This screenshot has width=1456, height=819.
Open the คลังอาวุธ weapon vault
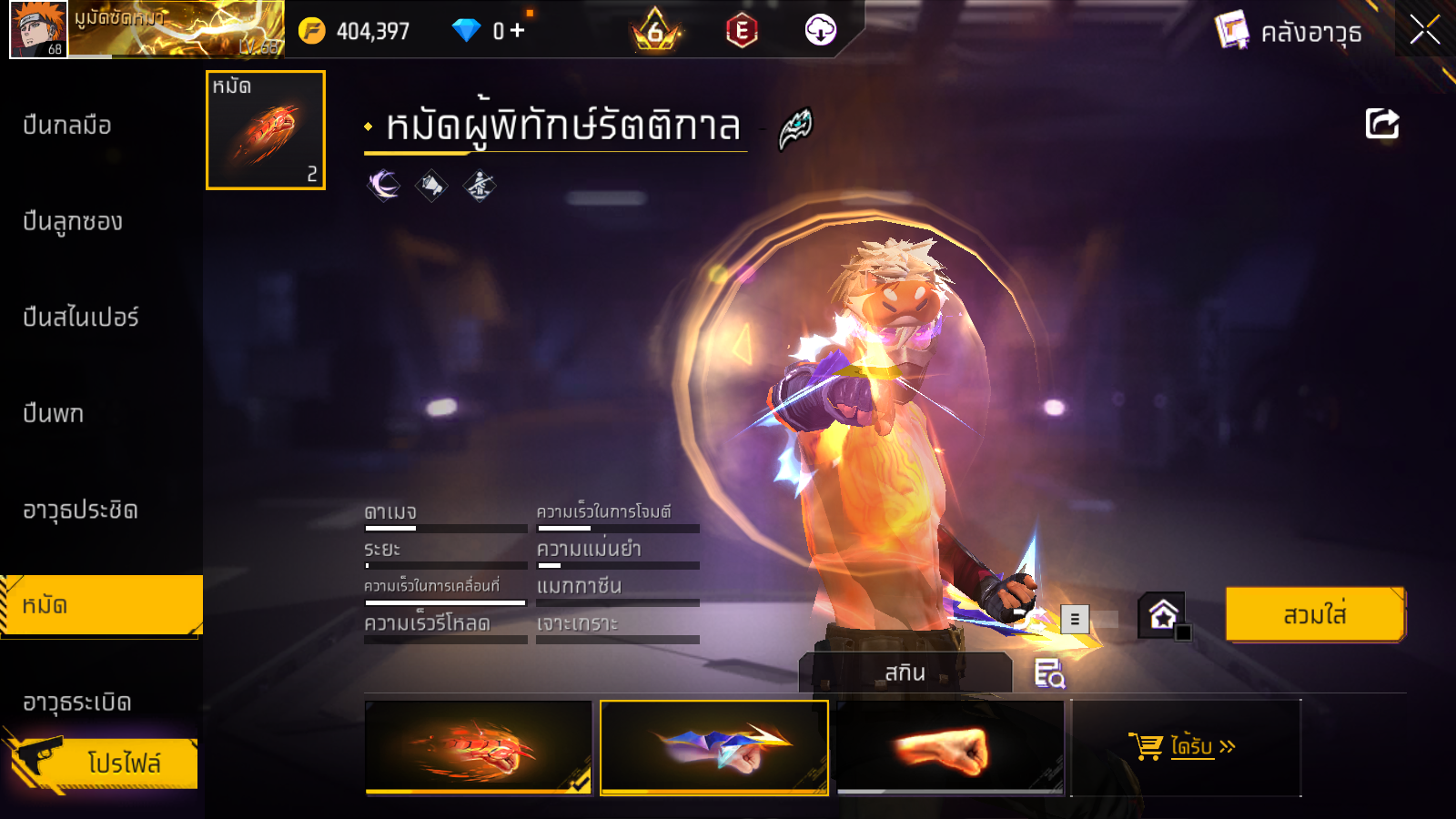tap(1289, 32)
